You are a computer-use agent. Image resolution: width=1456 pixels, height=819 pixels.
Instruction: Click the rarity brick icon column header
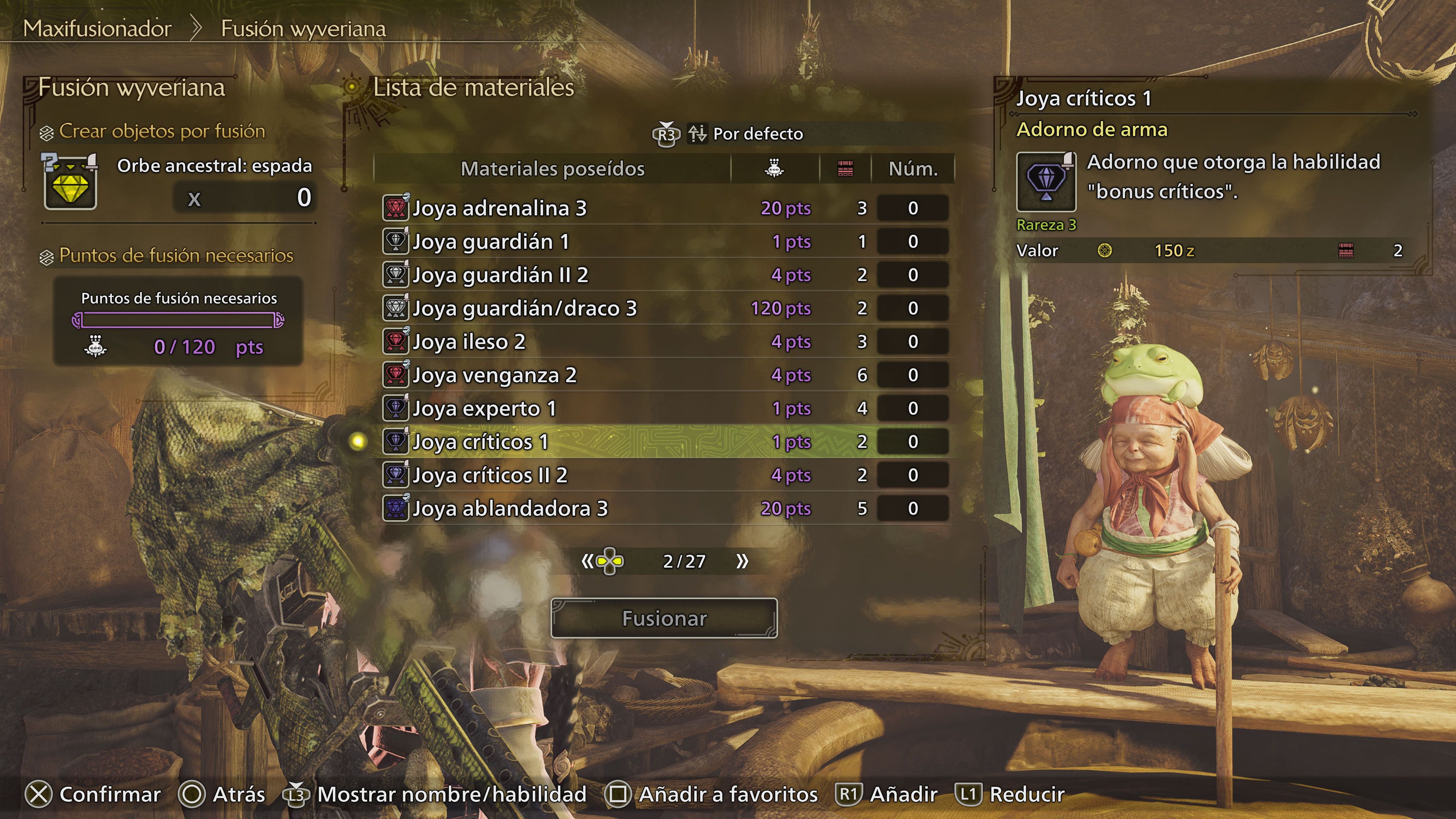[844, 168]
